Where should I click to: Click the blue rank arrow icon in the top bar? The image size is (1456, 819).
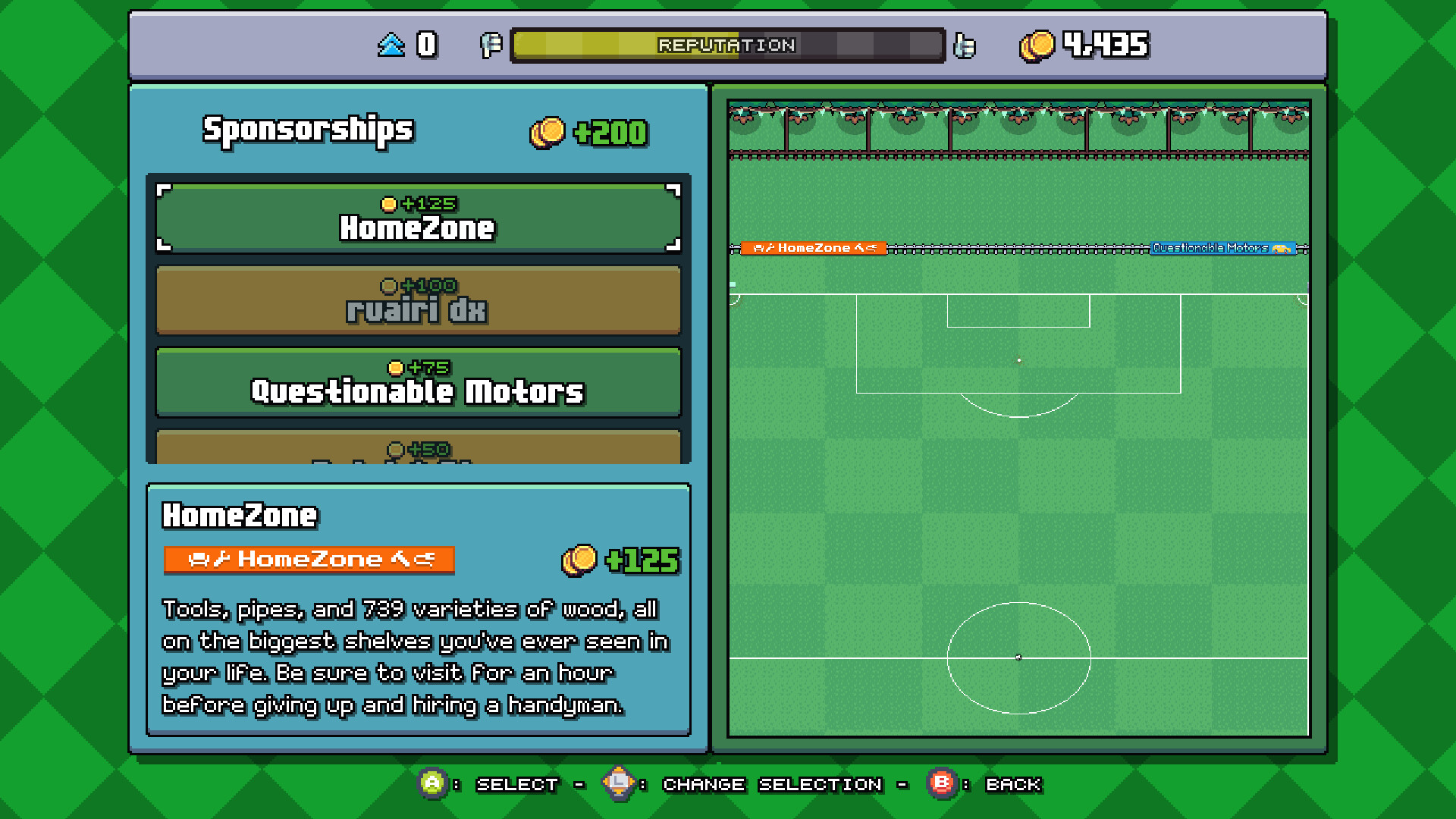pyautogui.click(x=391, y=44)
